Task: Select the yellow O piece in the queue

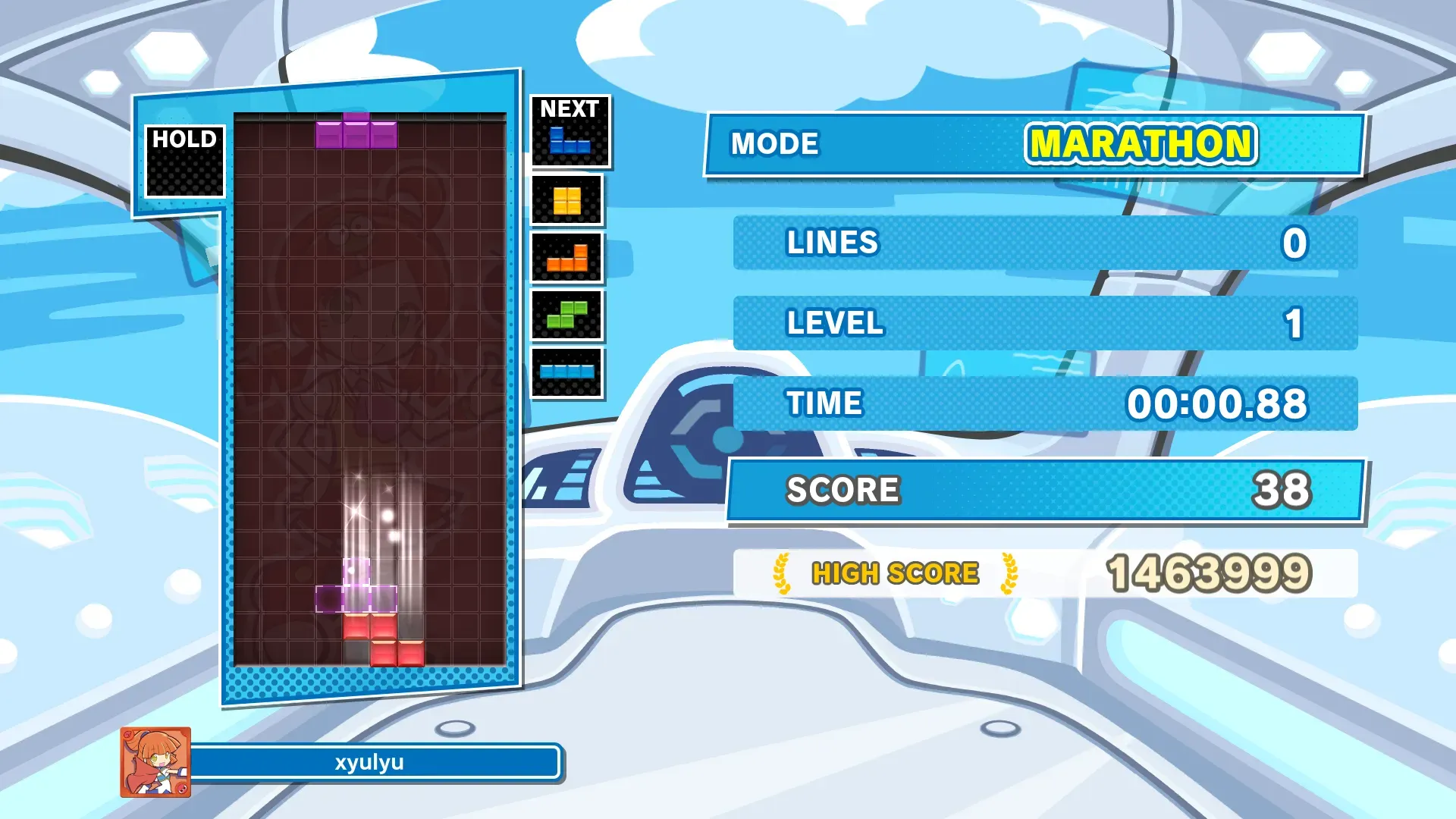Action: click(x=566, y=201)
